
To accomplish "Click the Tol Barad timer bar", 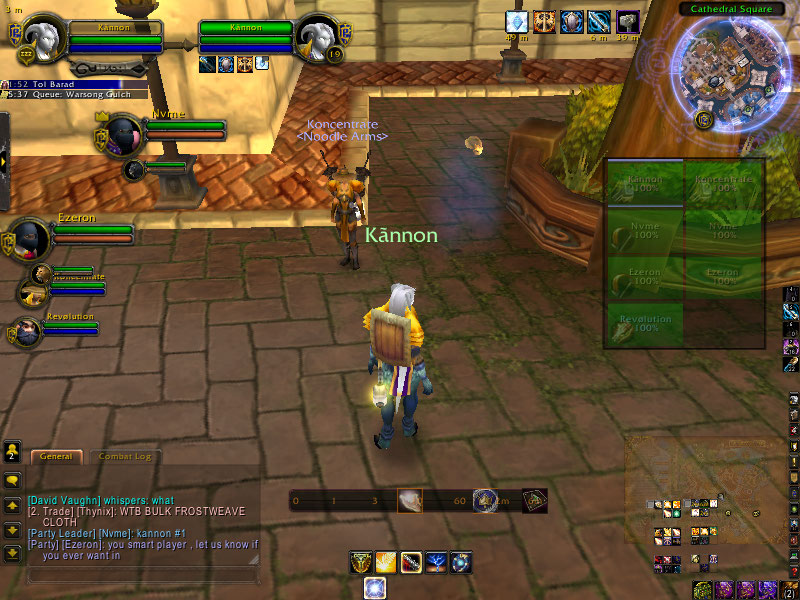I will tap(62, 85).
